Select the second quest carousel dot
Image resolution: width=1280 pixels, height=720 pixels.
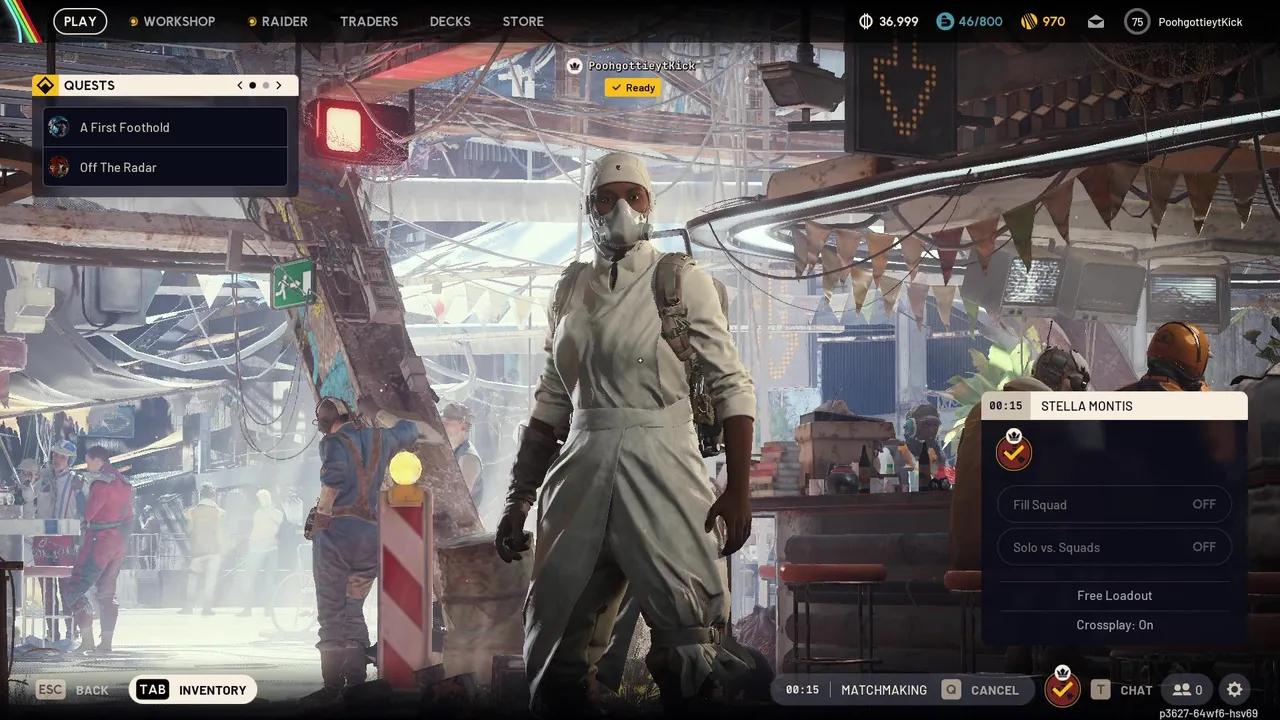pos(265,85)
